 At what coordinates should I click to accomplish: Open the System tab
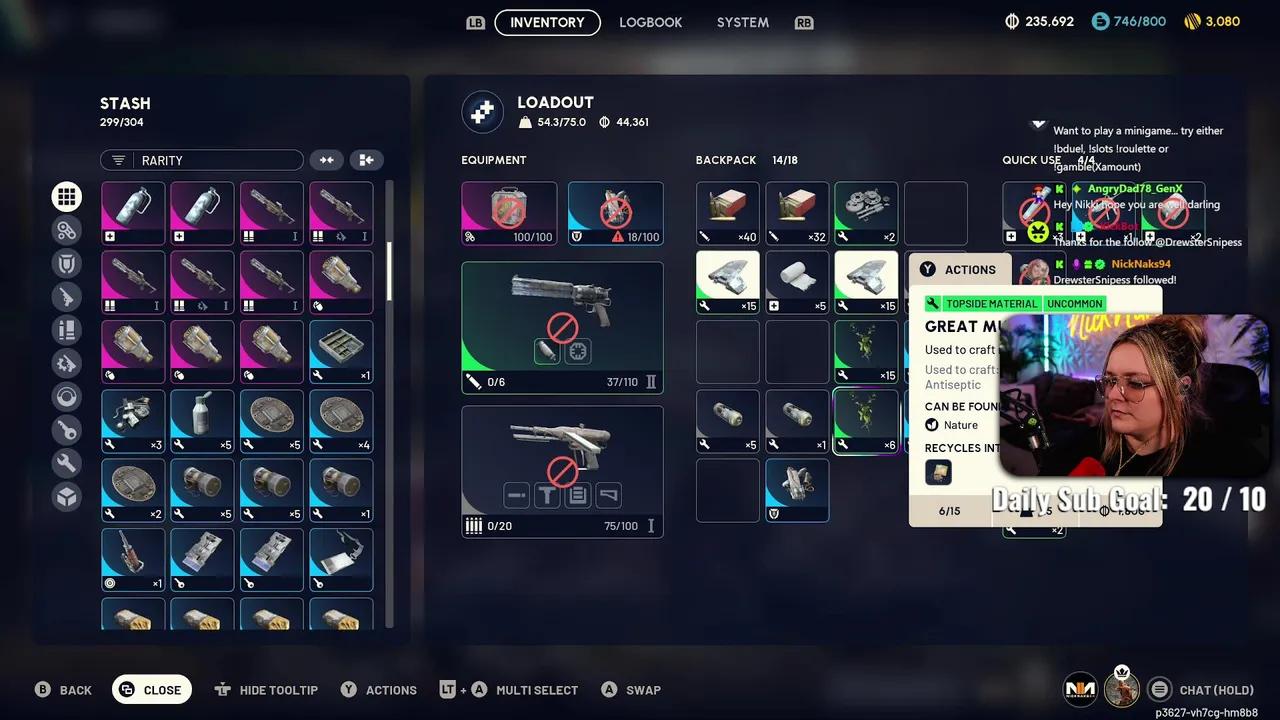click(742, 22)
